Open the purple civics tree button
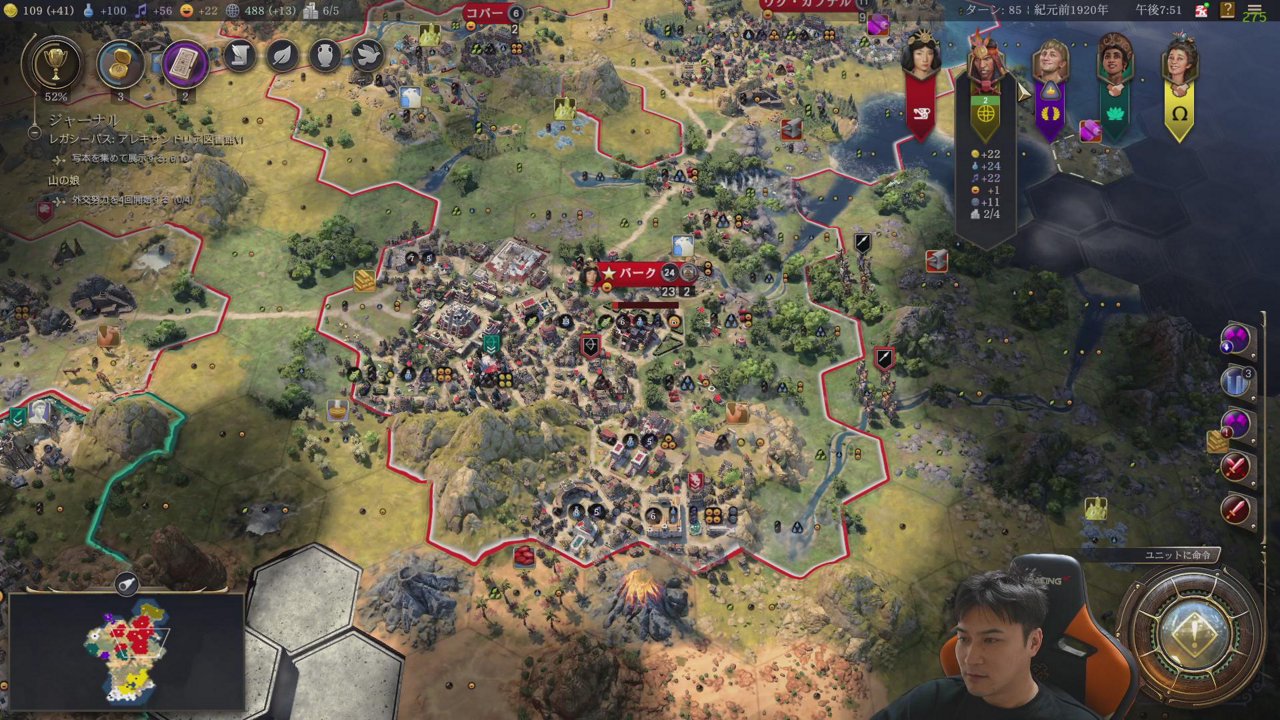Viewport: 1280px width, 720px height. pos(185,64)
